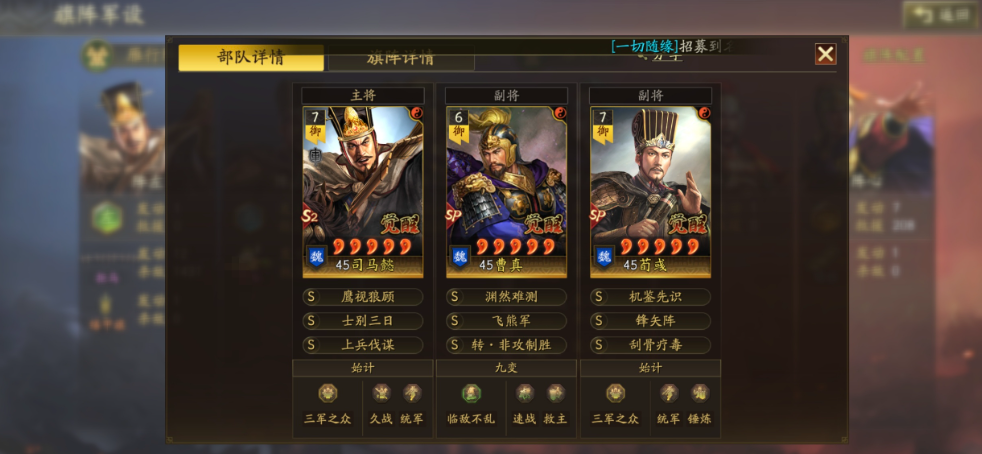Tap the 速战 trait icon
The image size is (982, 454).
(x=525, y=393)
